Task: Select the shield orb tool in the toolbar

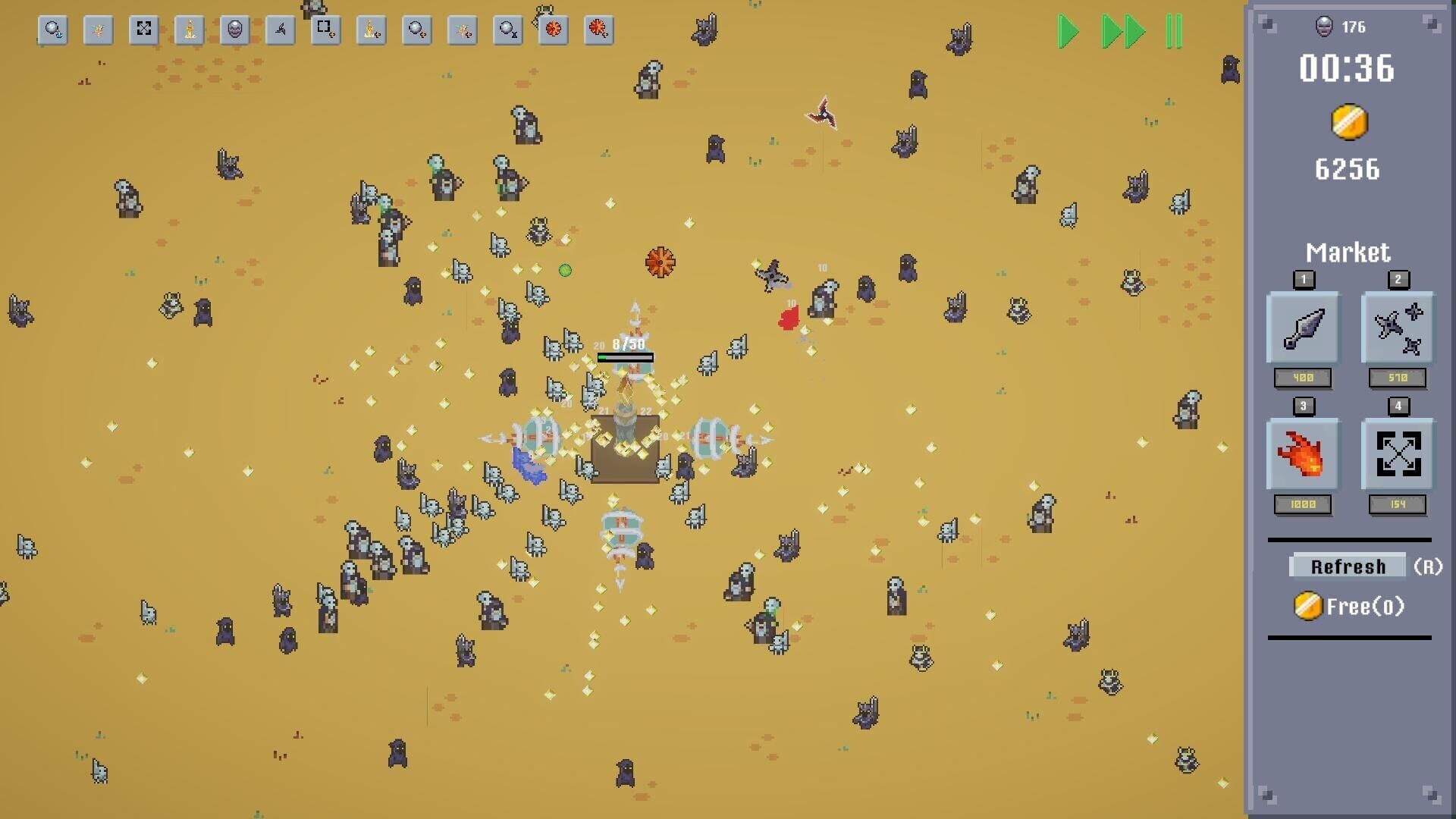Action: click(x=52, y=30)
